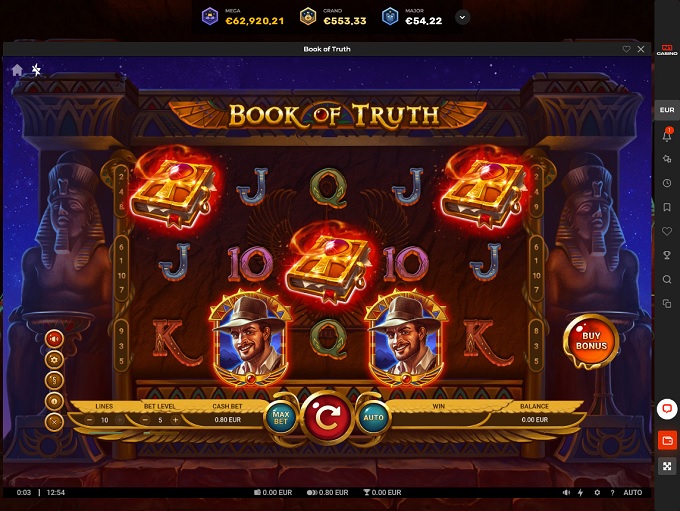
Task: Collapse the side menu with the X icon
Action: tap(55, 421)
